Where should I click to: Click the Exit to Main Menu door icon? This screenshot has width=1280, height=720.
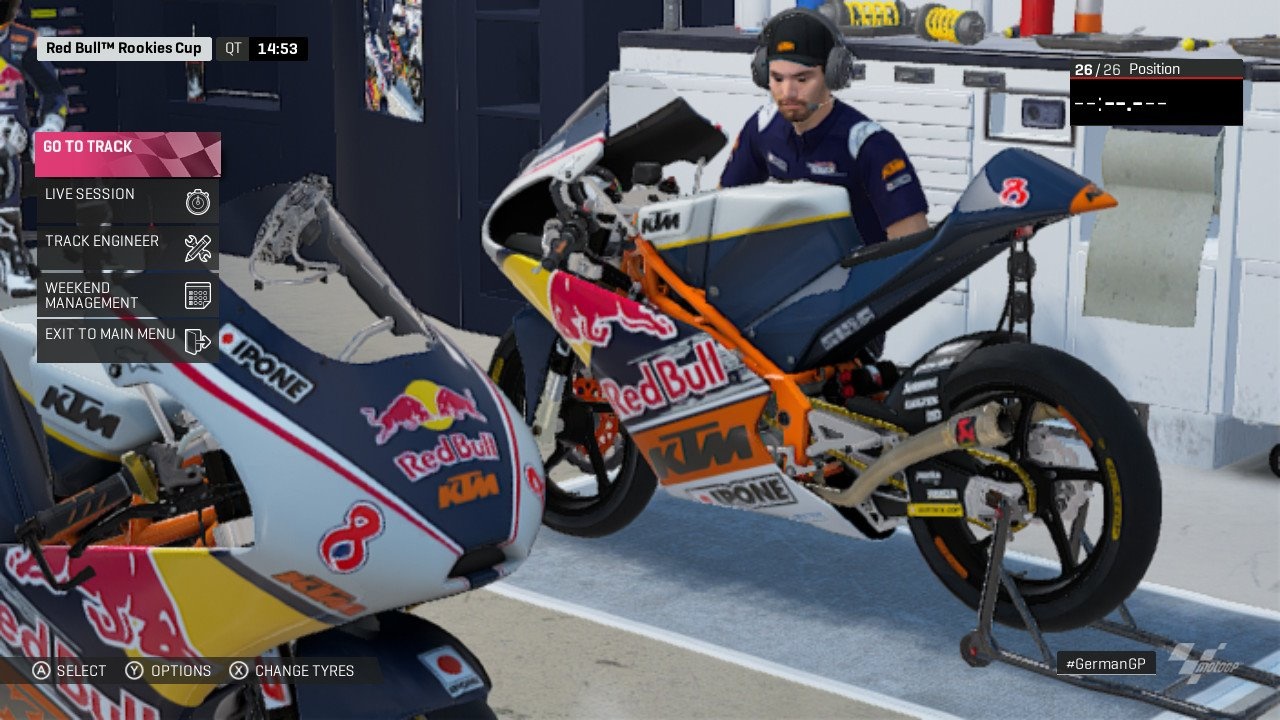pyautogui.click(x=197, y=341)
